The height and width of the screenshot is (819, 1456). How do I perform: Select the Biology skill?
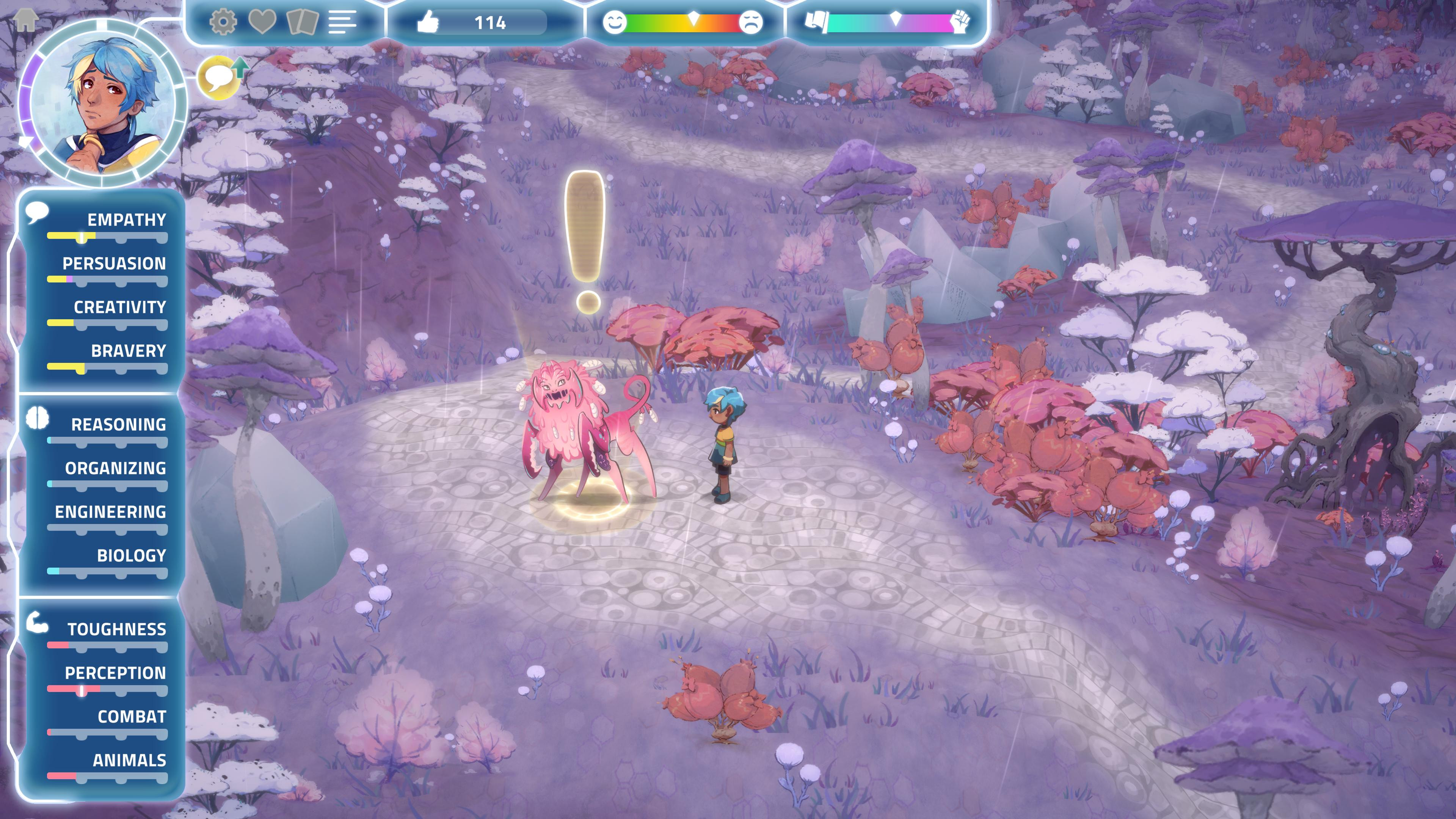click(131, 555)
